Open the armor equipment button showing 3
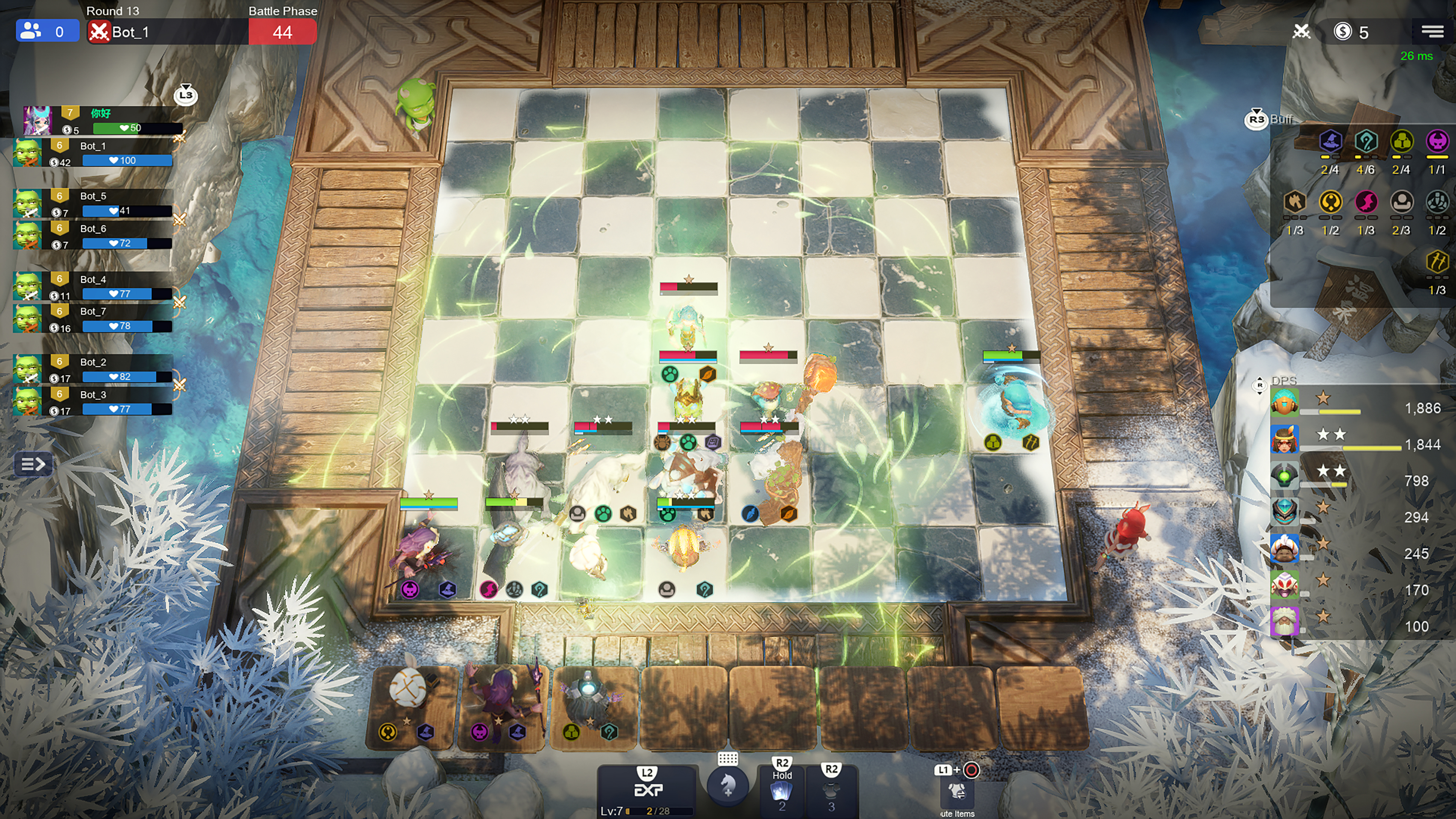 (x=831, y=791)
